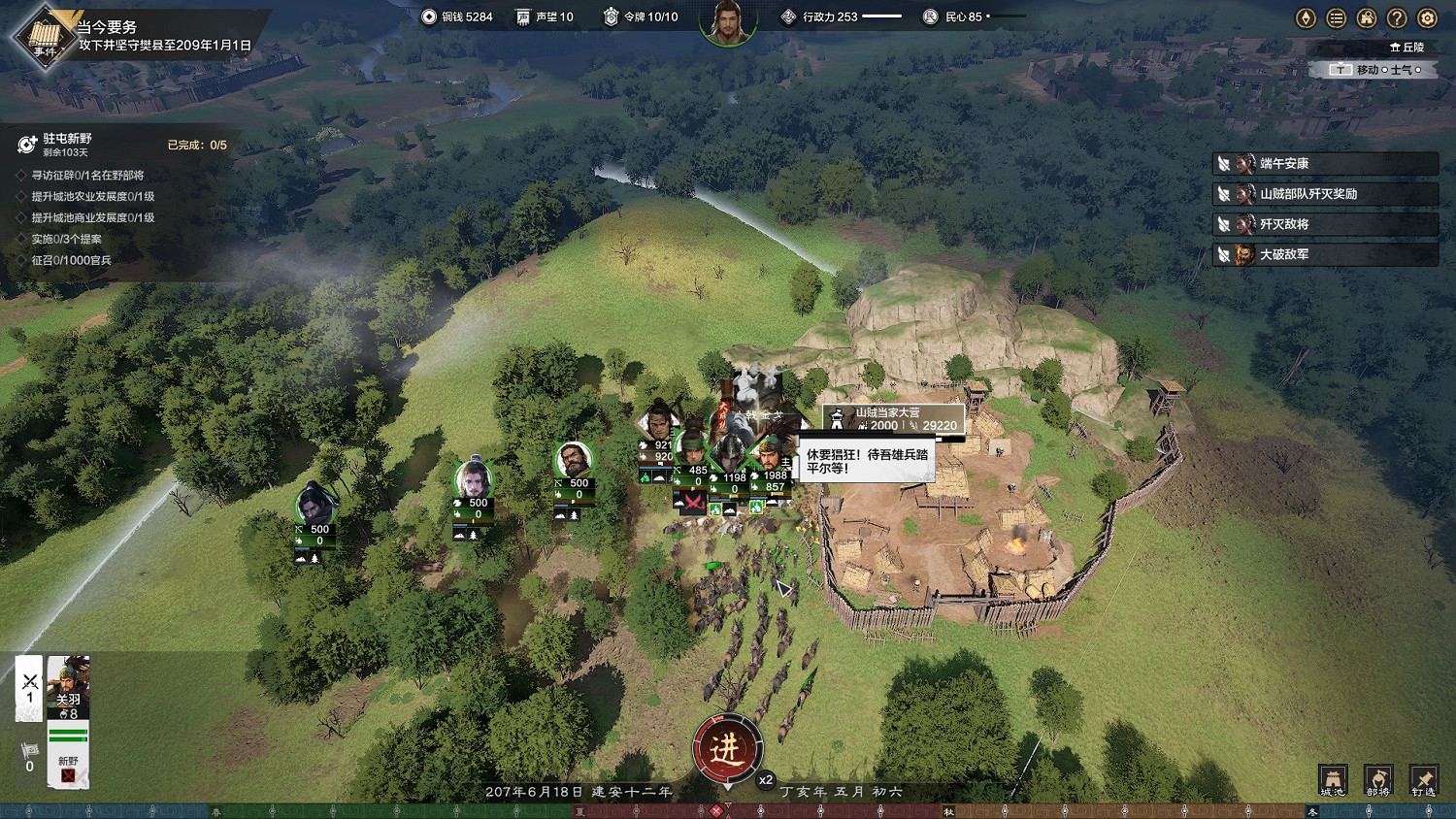Select the 关羽 army card
1456x819 pixels.
68,687
